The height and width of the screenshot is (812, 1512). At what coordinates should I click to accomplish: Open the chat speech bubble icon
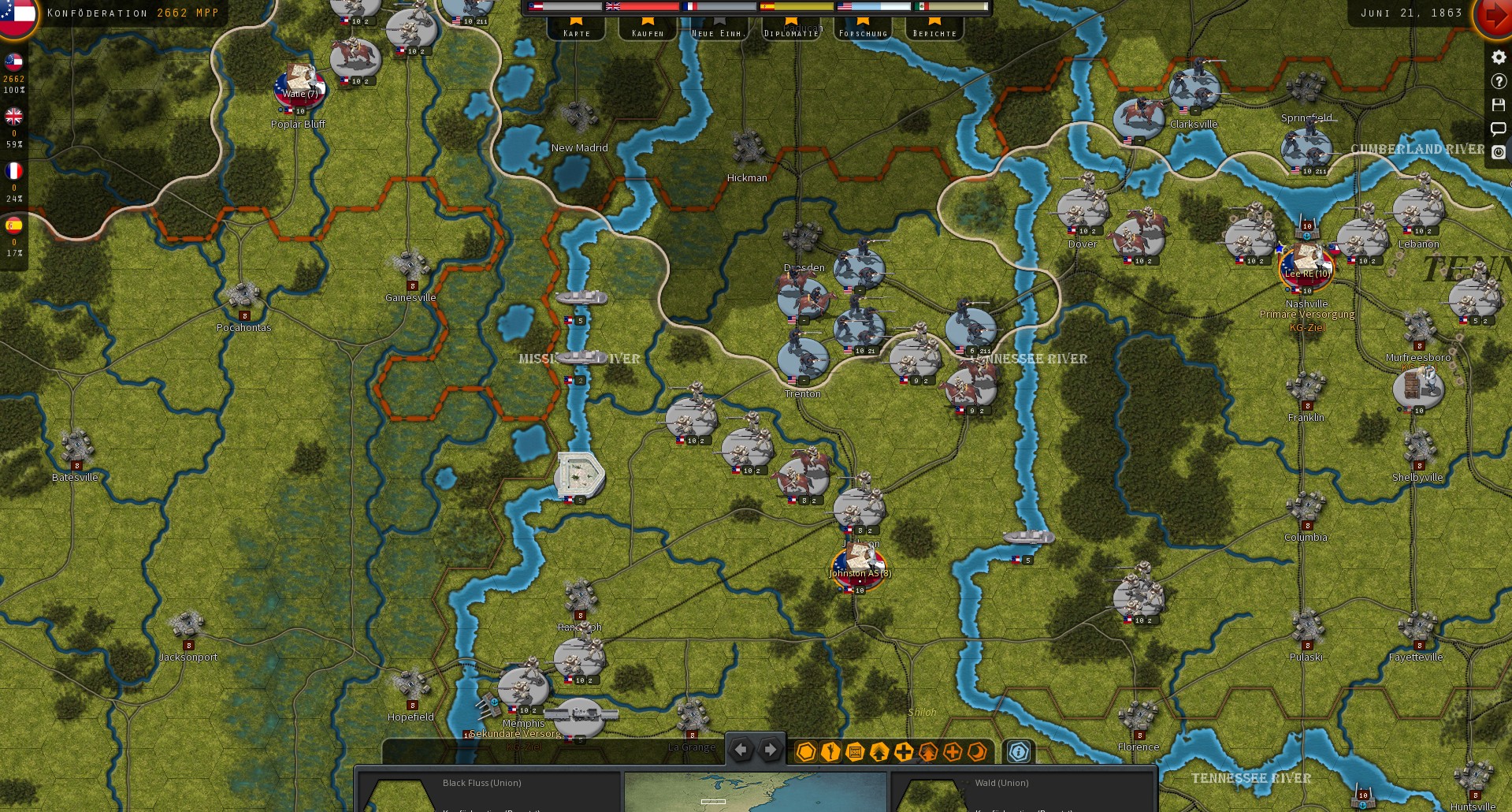click(1498, 129)
